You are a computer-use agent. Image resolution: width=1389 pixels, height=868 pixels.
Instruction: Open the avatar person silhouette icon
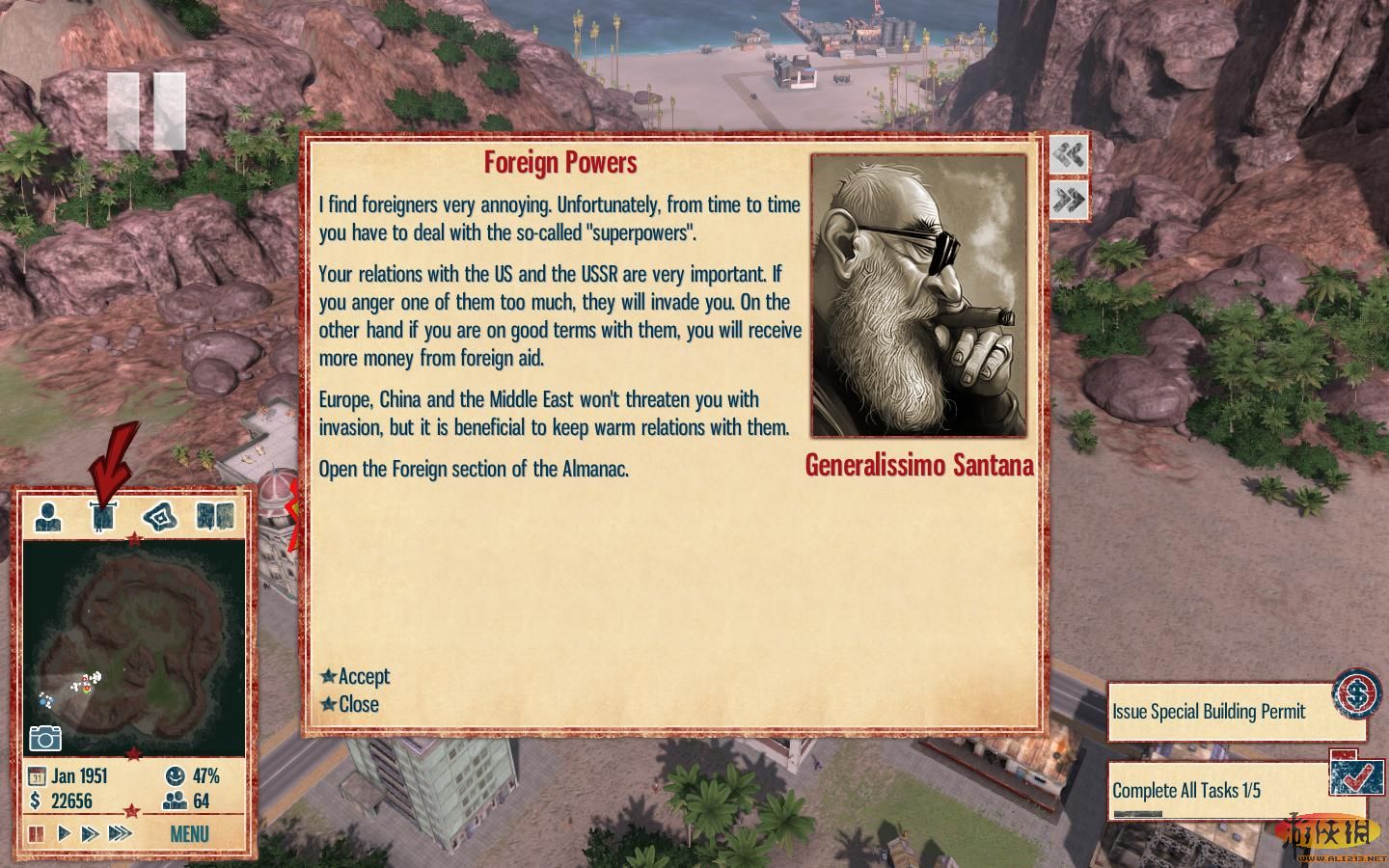(48, 516)
